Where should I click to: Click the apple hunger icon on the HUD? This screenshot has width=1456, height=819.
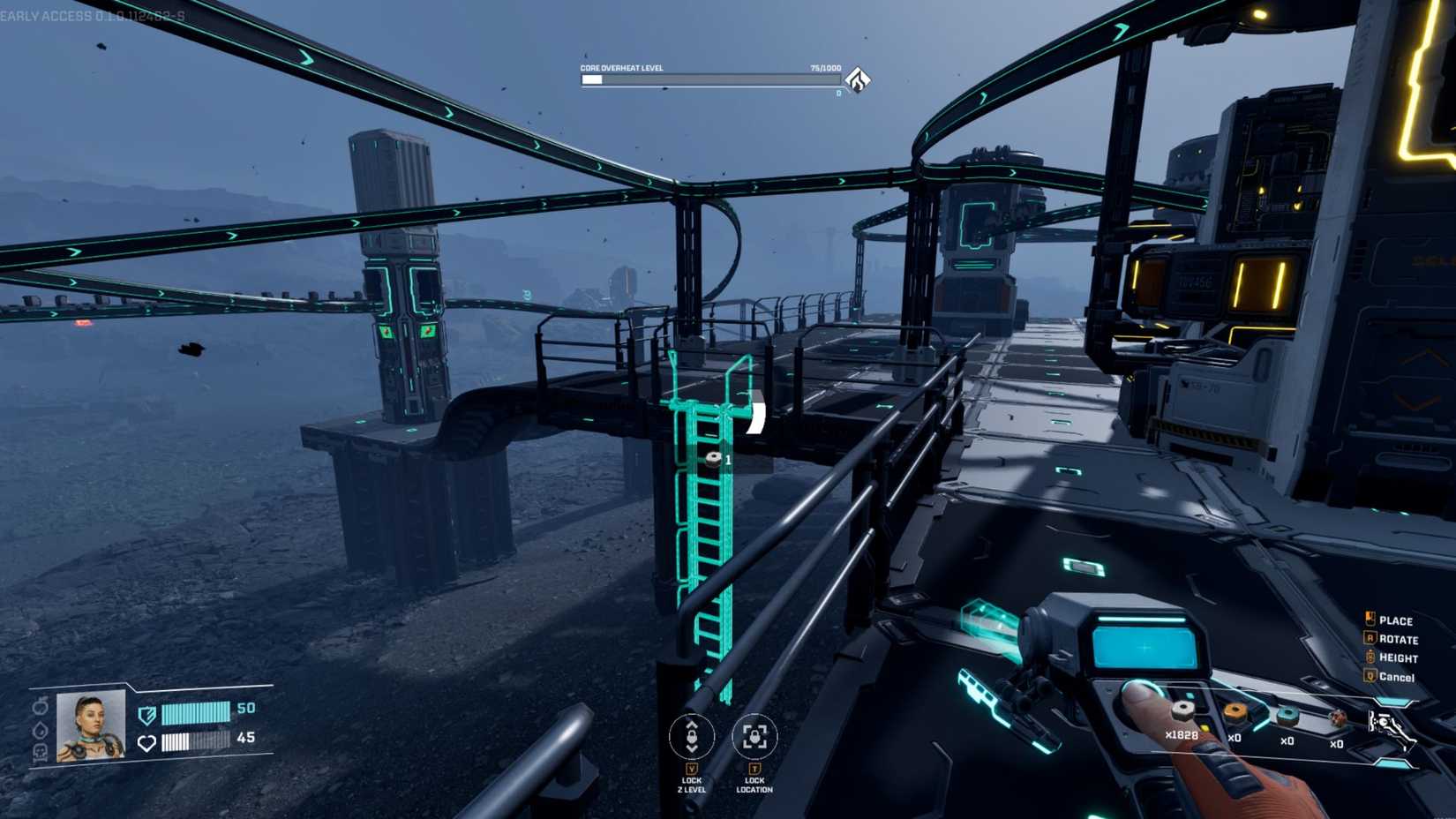pyautogui.click(x=40, y=708)
